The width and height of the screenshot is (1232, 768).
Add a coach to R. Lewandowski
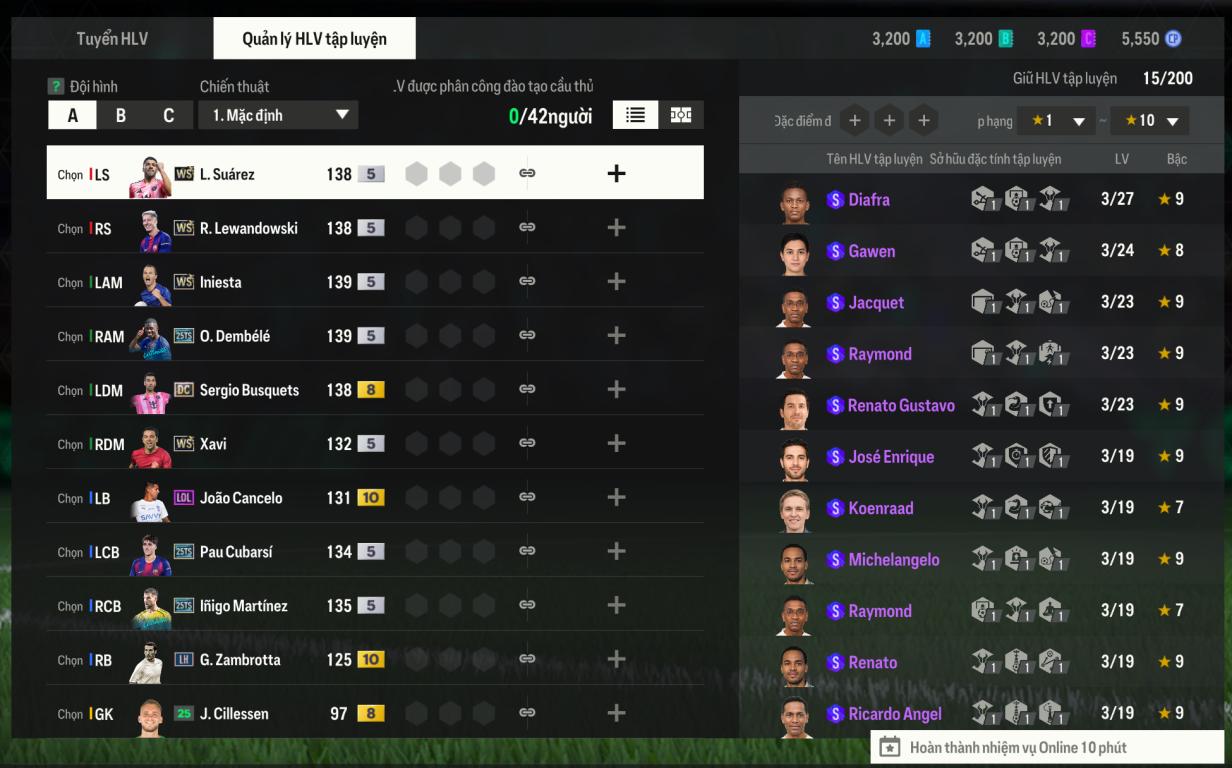(616, 228)
